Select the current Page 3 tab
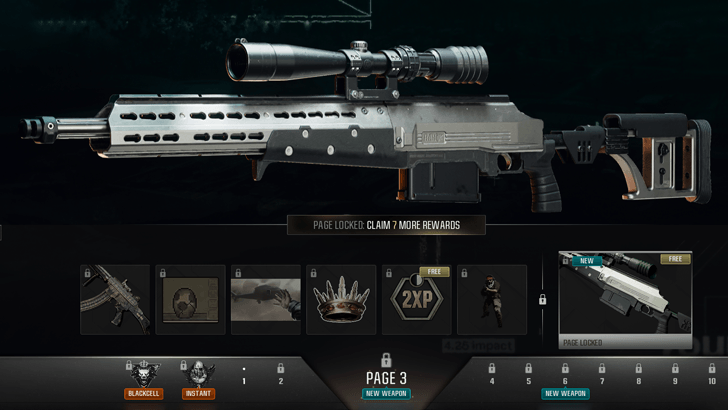Viewport: 728px width, 410px height. click(x=385, y=377)
